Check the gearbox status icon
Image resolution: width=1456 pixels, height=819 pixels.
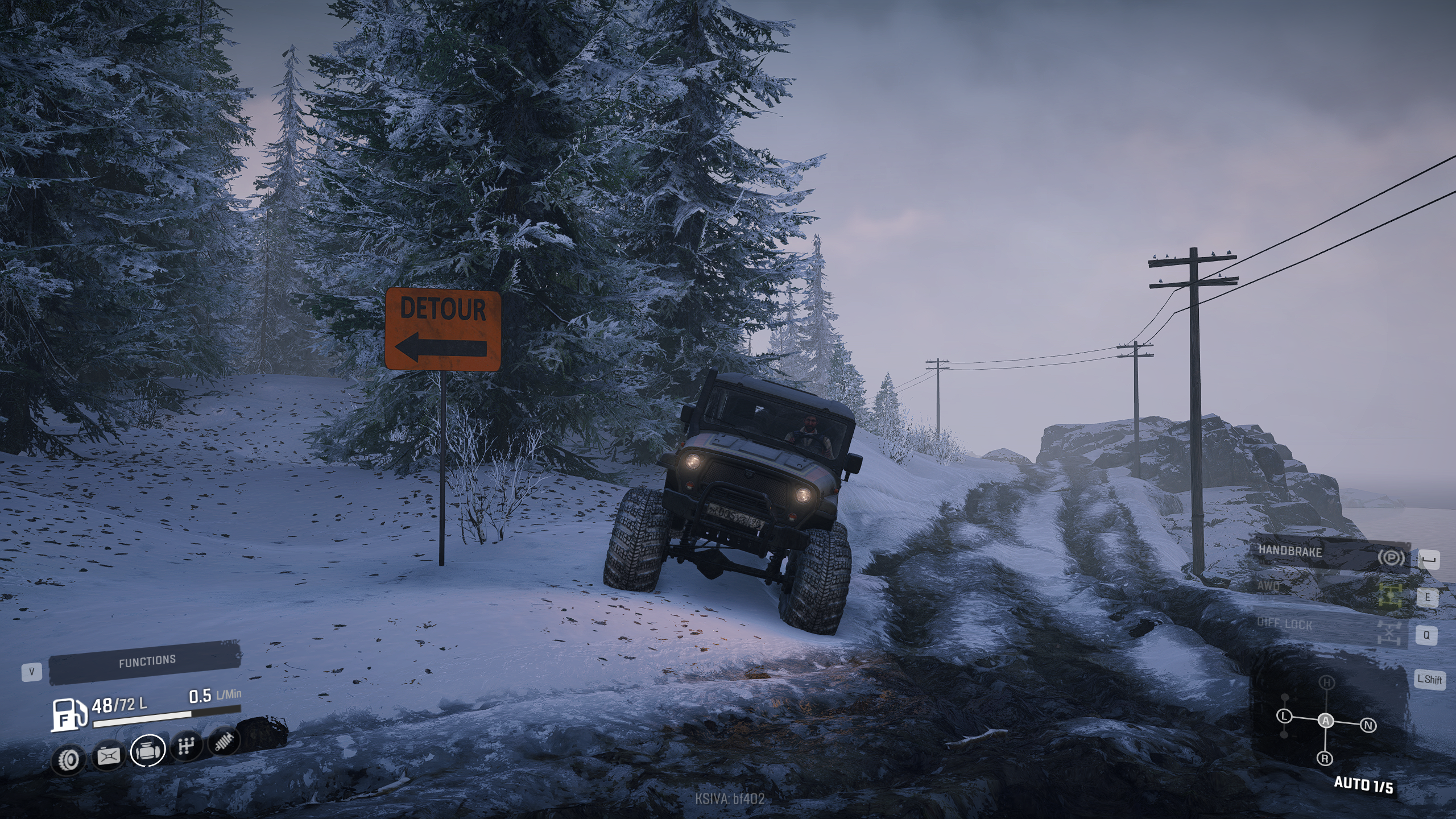pos(187,746)
